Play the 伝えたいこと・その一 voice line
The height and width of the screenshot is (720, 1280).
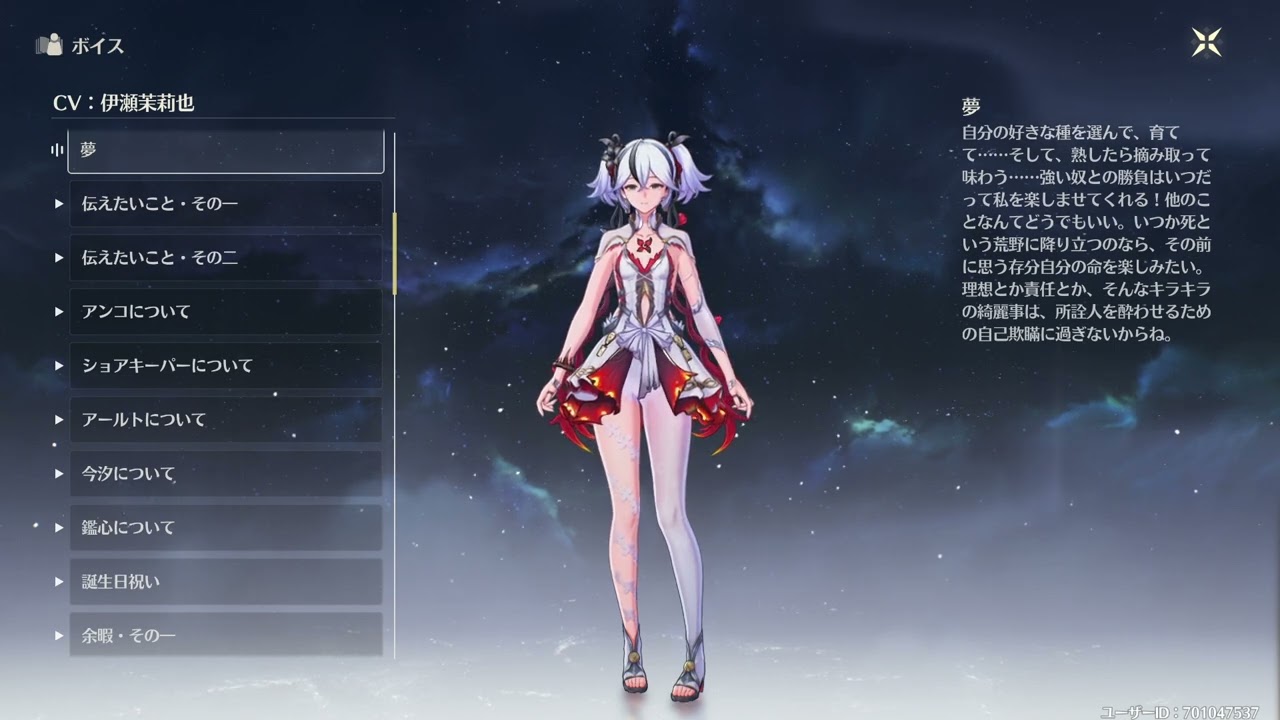(225, 204)
